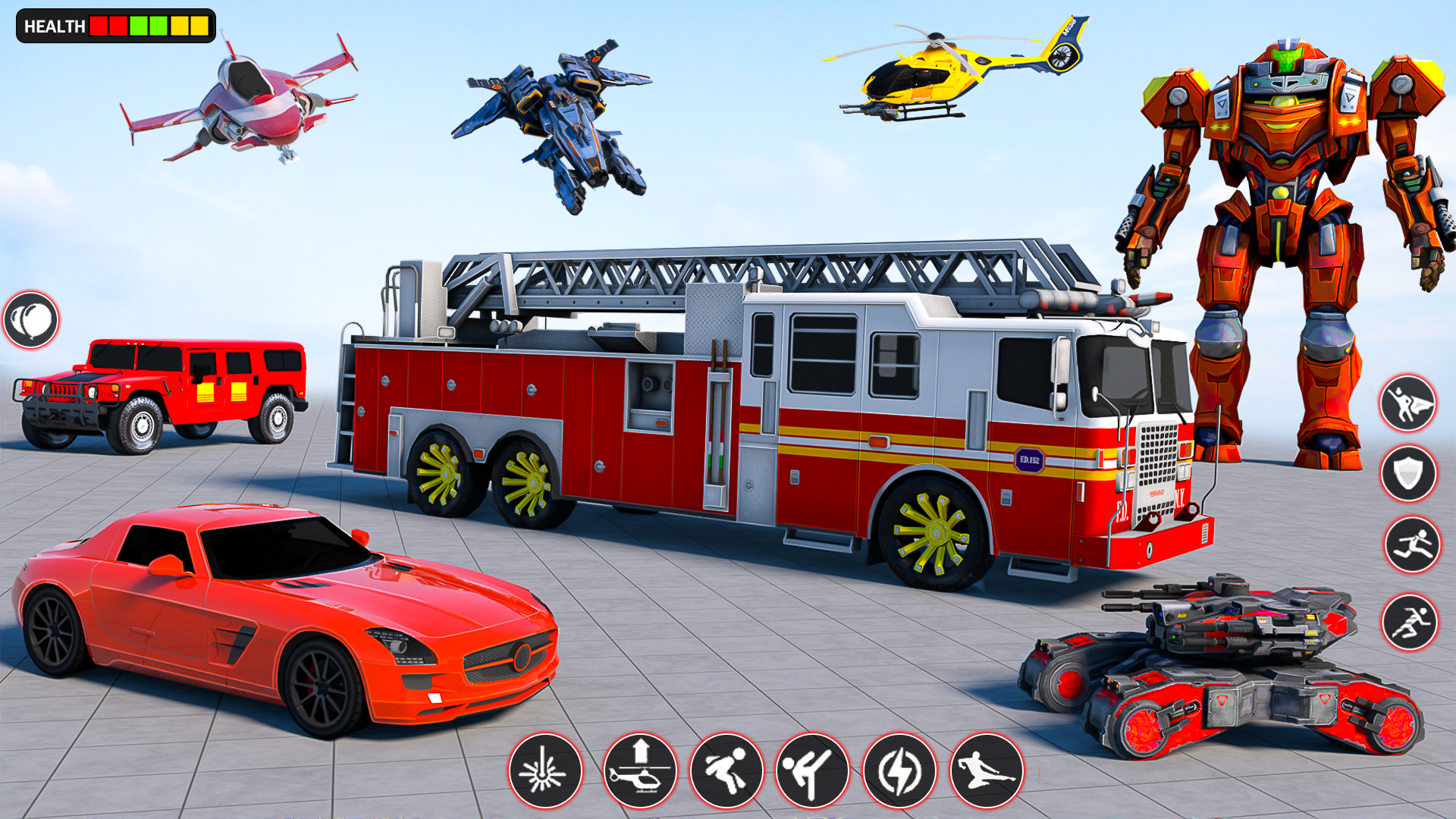Activate the lightning power ability
1456x819 pixels.
point(900,770)
